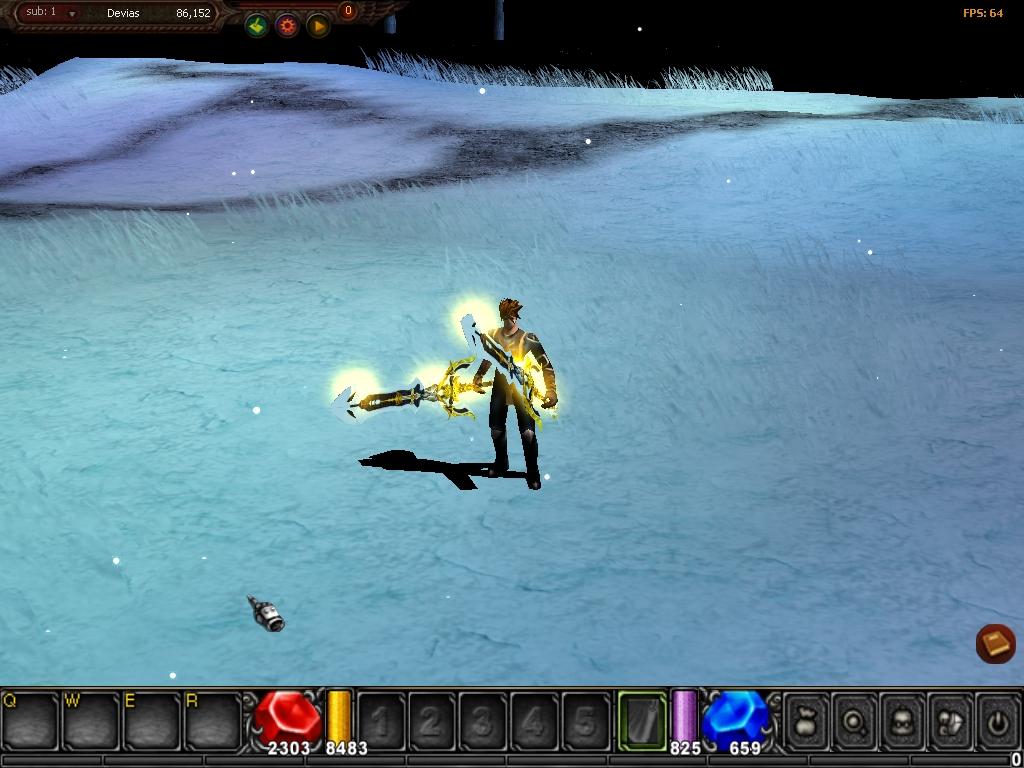Image resolution: width=1024 pixels, height=768 pixels.
Task: Click the winged figure menu button
Action: pyautogui.click(x=951, y=719)
